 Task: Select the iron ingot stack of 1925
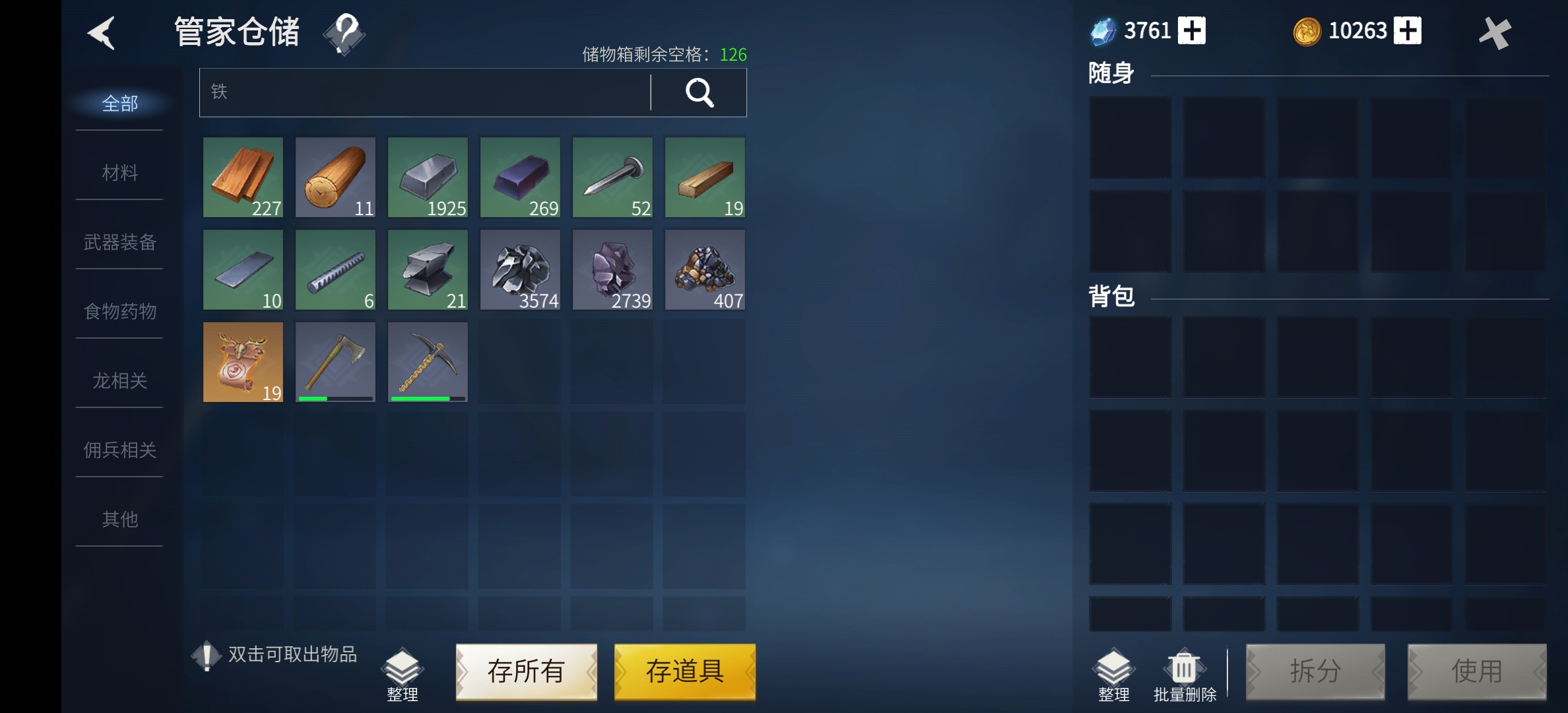tap(427, 177)
